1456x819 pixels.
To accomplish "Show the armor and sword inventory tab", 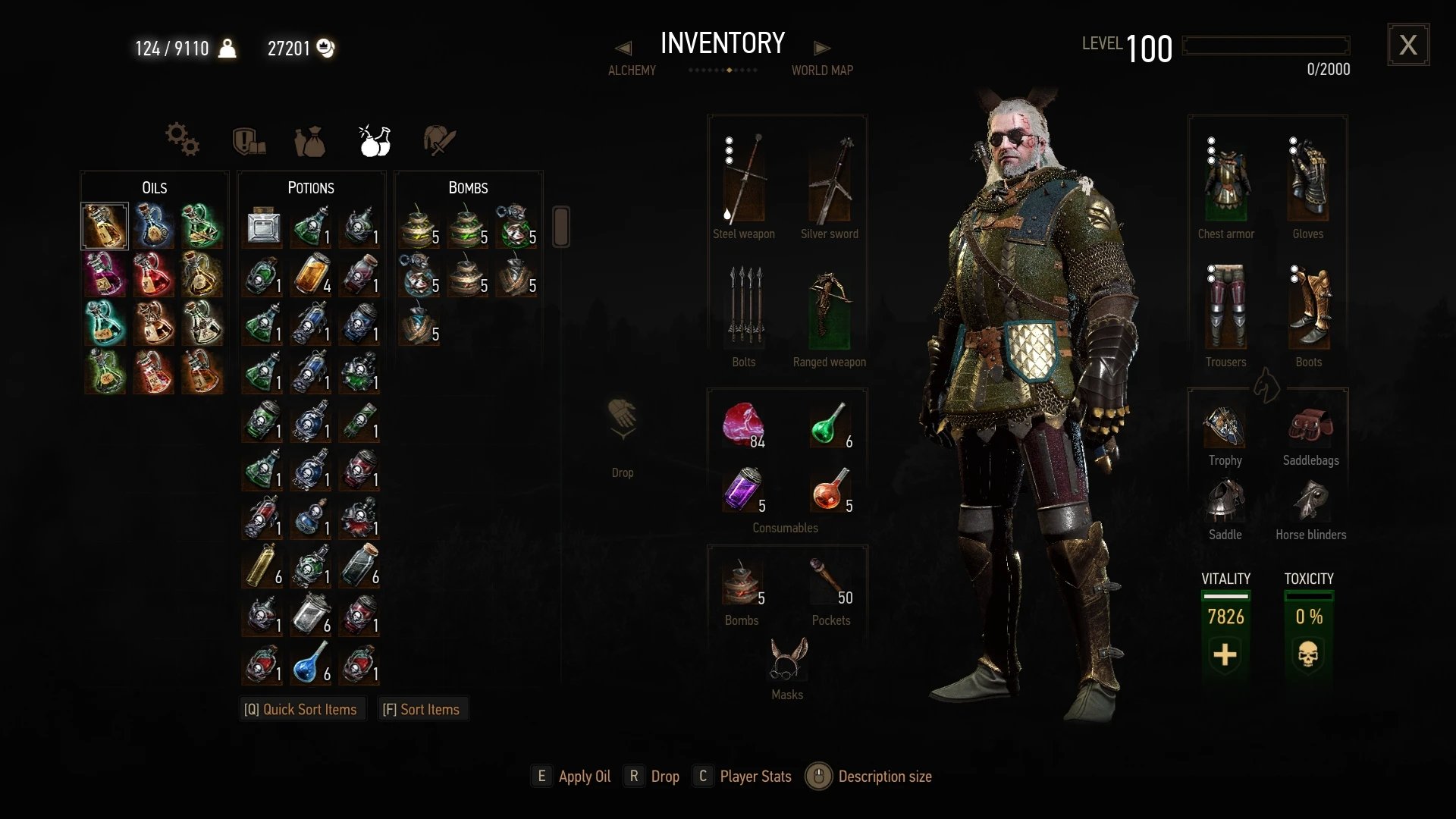I will [x=439, y=140].
